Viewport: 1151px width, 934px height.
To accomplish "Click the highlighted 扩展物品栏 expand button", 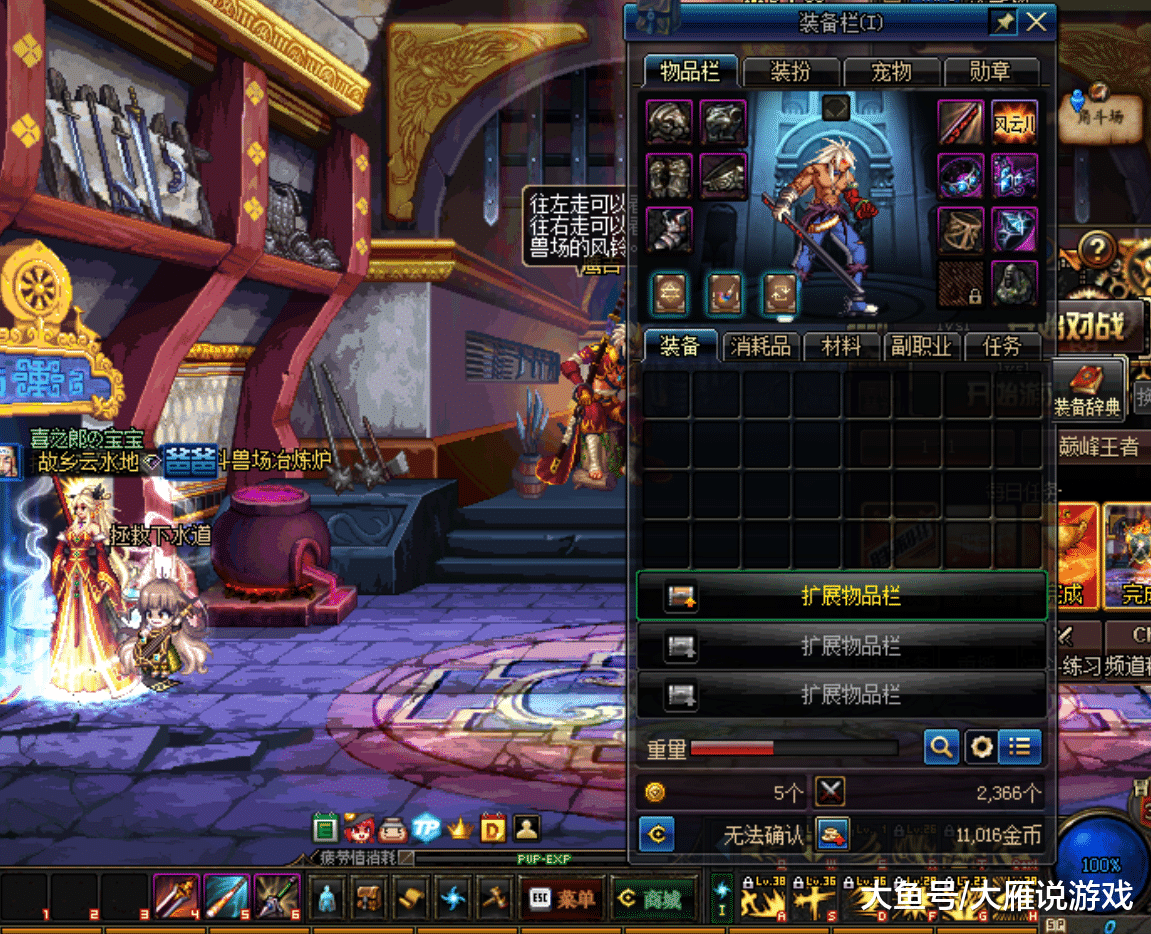I will point(842,596).
